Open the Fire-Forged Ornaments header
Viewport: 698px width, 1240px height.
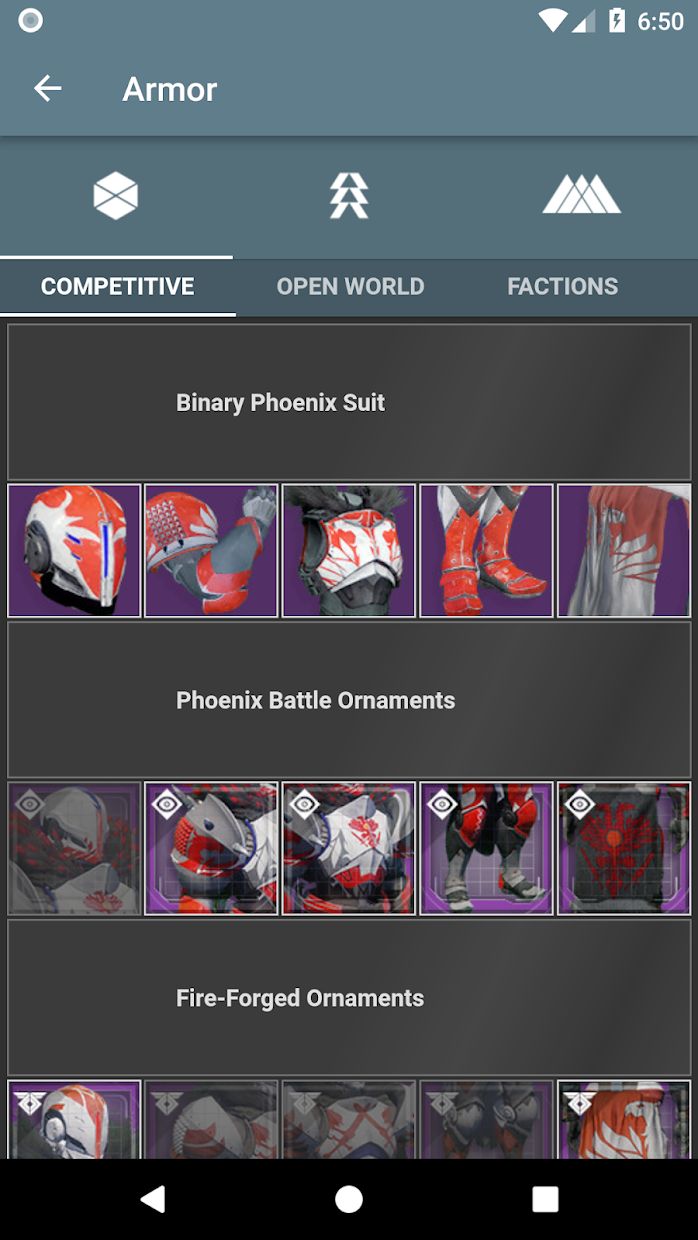click(349, 998)
